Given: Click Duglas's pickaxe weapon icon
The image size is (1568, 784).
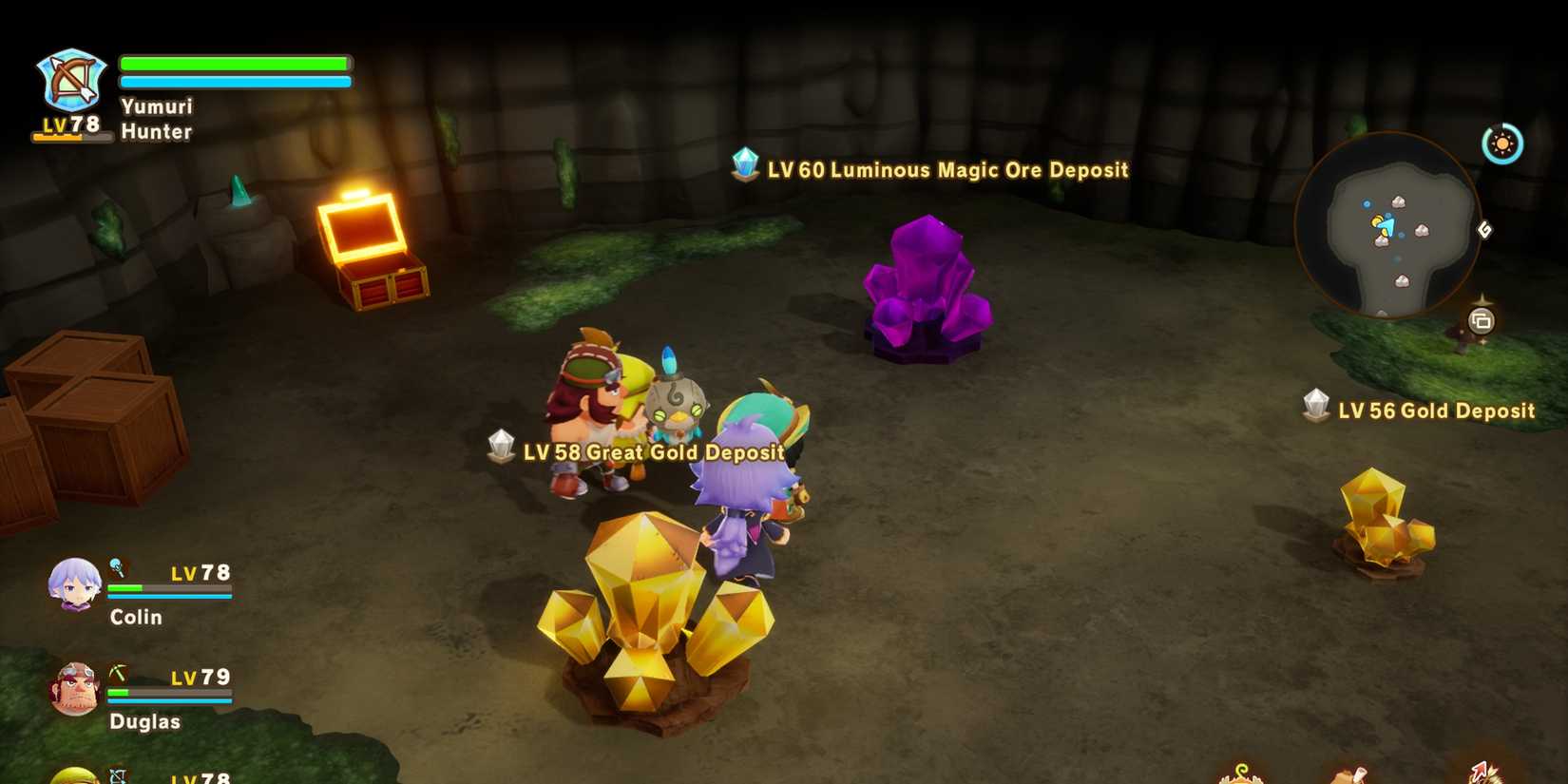Looking at the screenshot, I should pos(118,673).
